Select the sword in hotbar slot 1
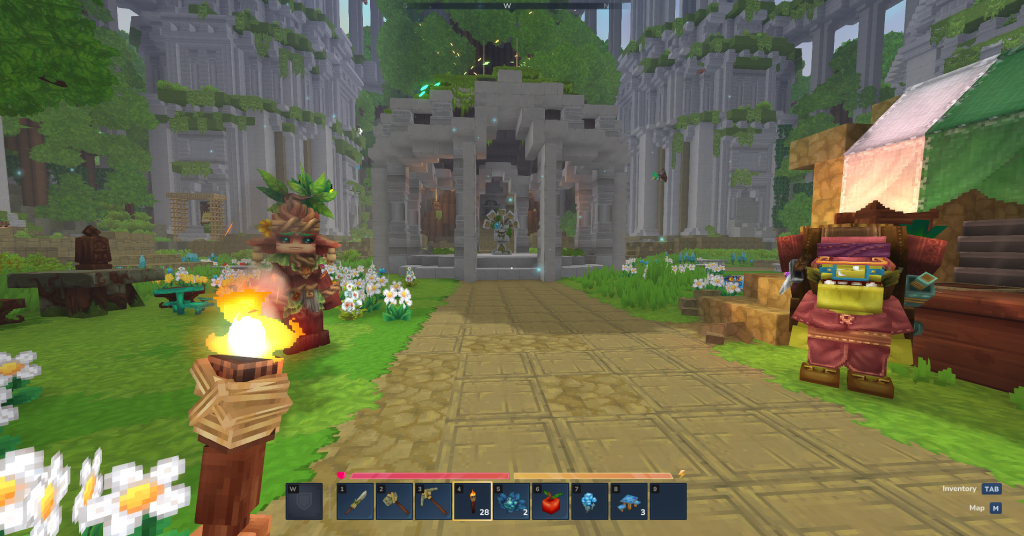This screenshot has height=536, width=1024. click(x=356, y=501)
